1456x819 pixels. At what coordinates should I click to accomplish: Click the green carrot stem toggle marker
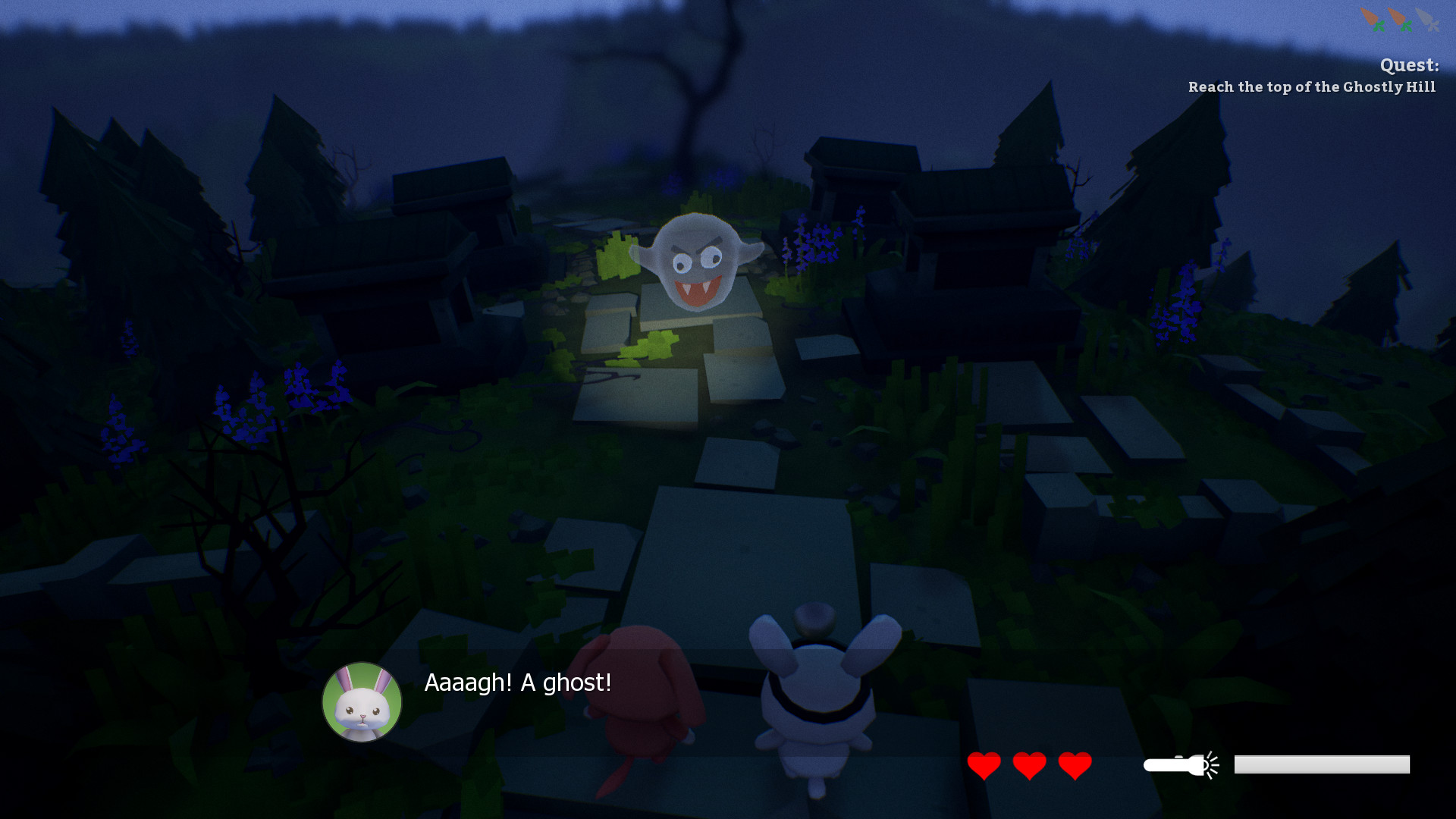pyautogui.click(x=1380, y=27)
